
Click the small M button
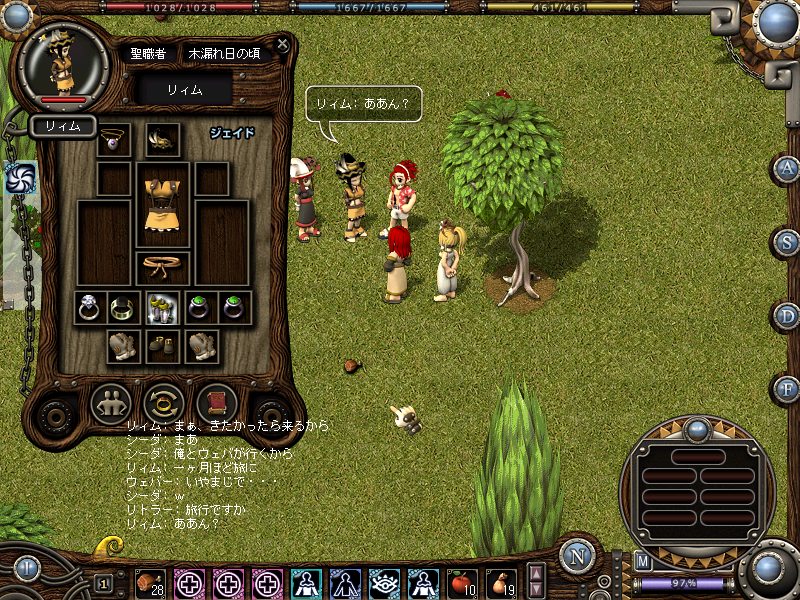pyautogui.click(x=643, y=561)
